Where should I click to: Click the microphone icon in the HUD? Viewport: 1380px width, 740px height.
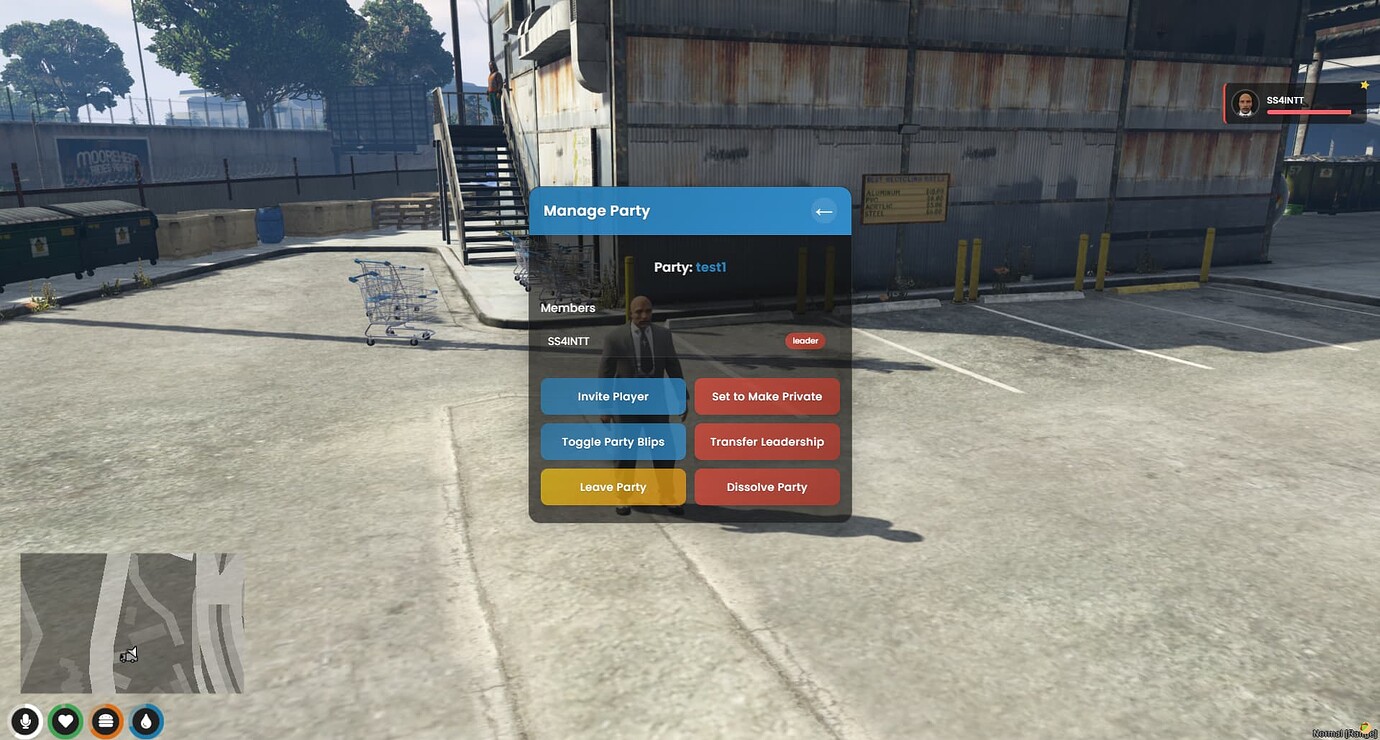pyautogui.click(x=24, y=720)
